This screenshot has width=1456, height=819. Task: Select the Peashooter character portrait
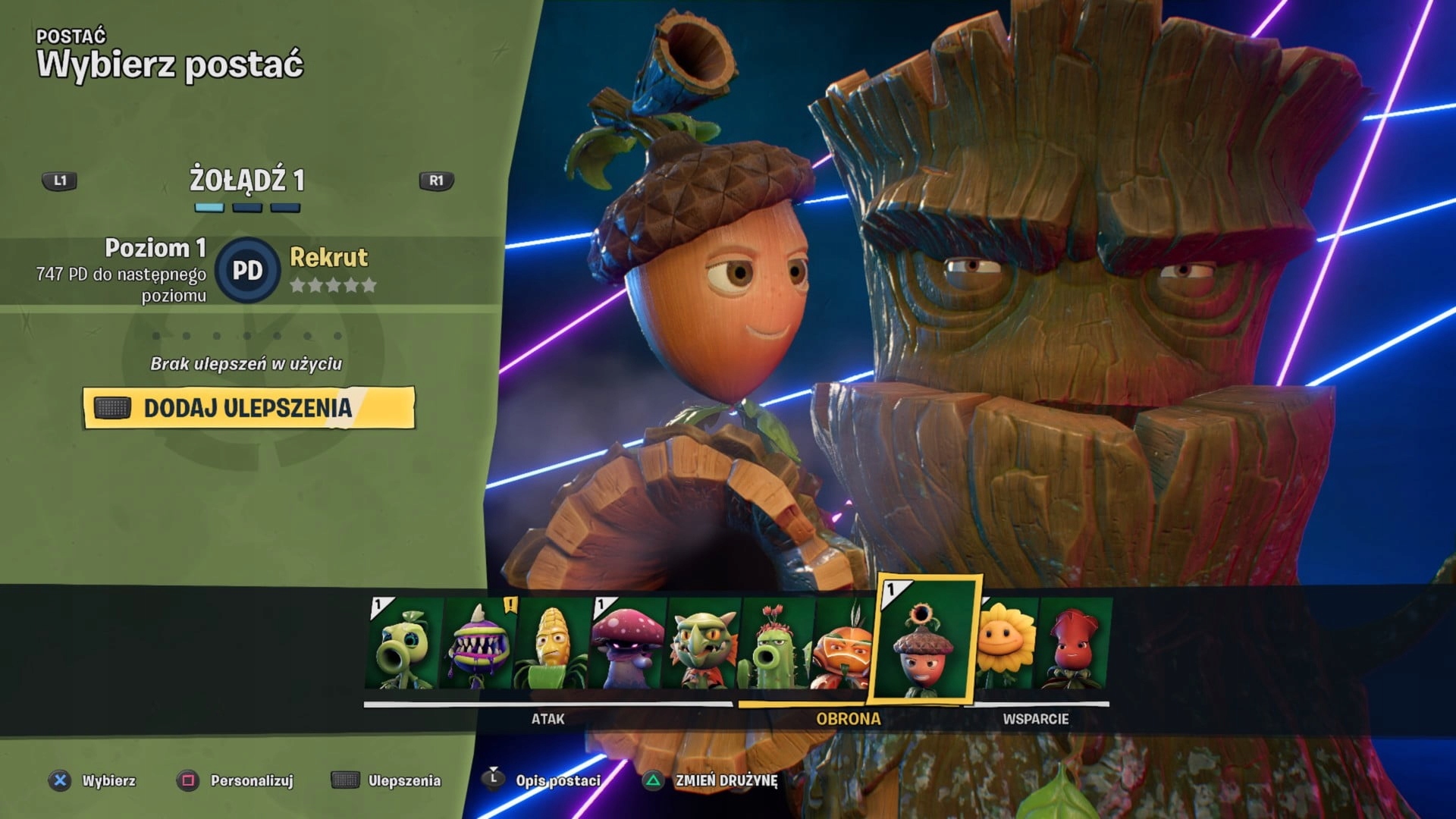403,644
